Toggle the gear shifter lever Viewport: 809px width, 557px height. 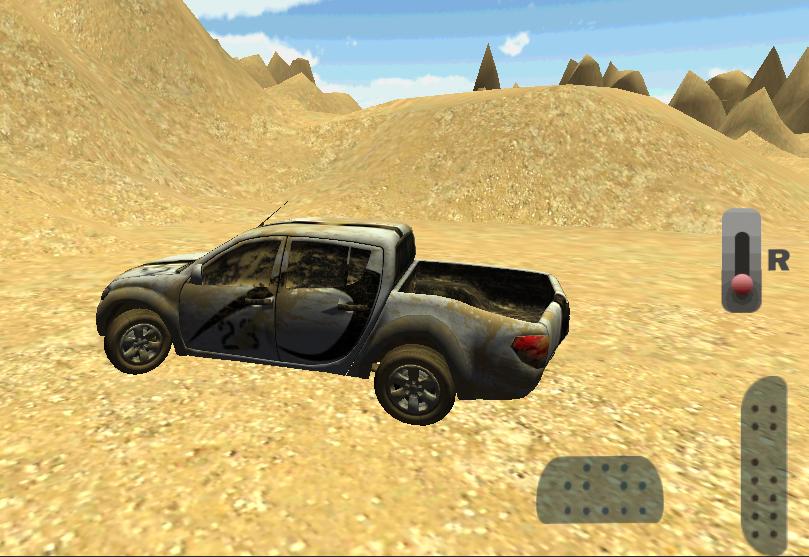741,261
